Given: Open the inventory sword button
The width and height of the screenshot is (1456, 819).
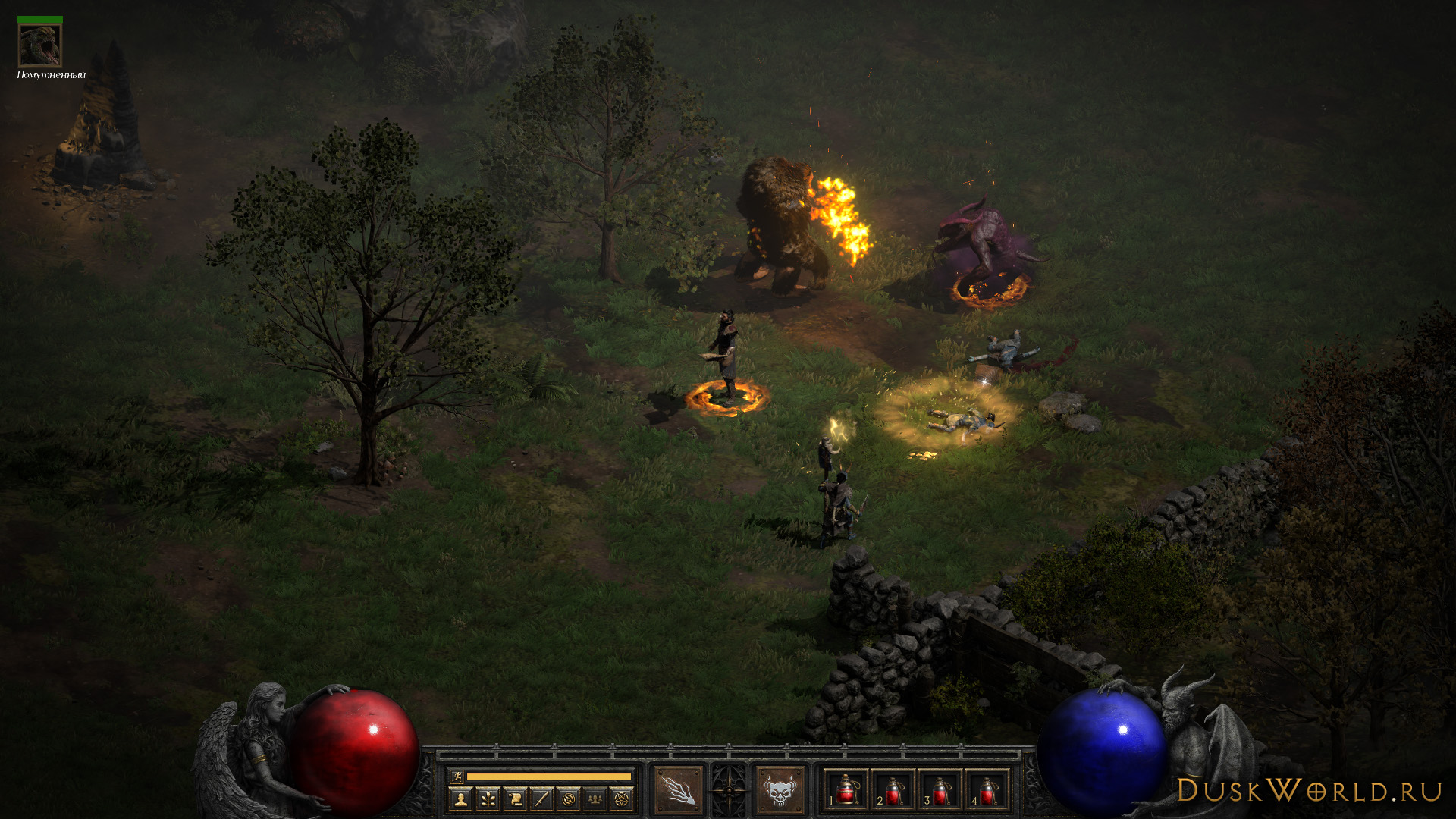Looking at the screenshot, I should pos(541,799).
